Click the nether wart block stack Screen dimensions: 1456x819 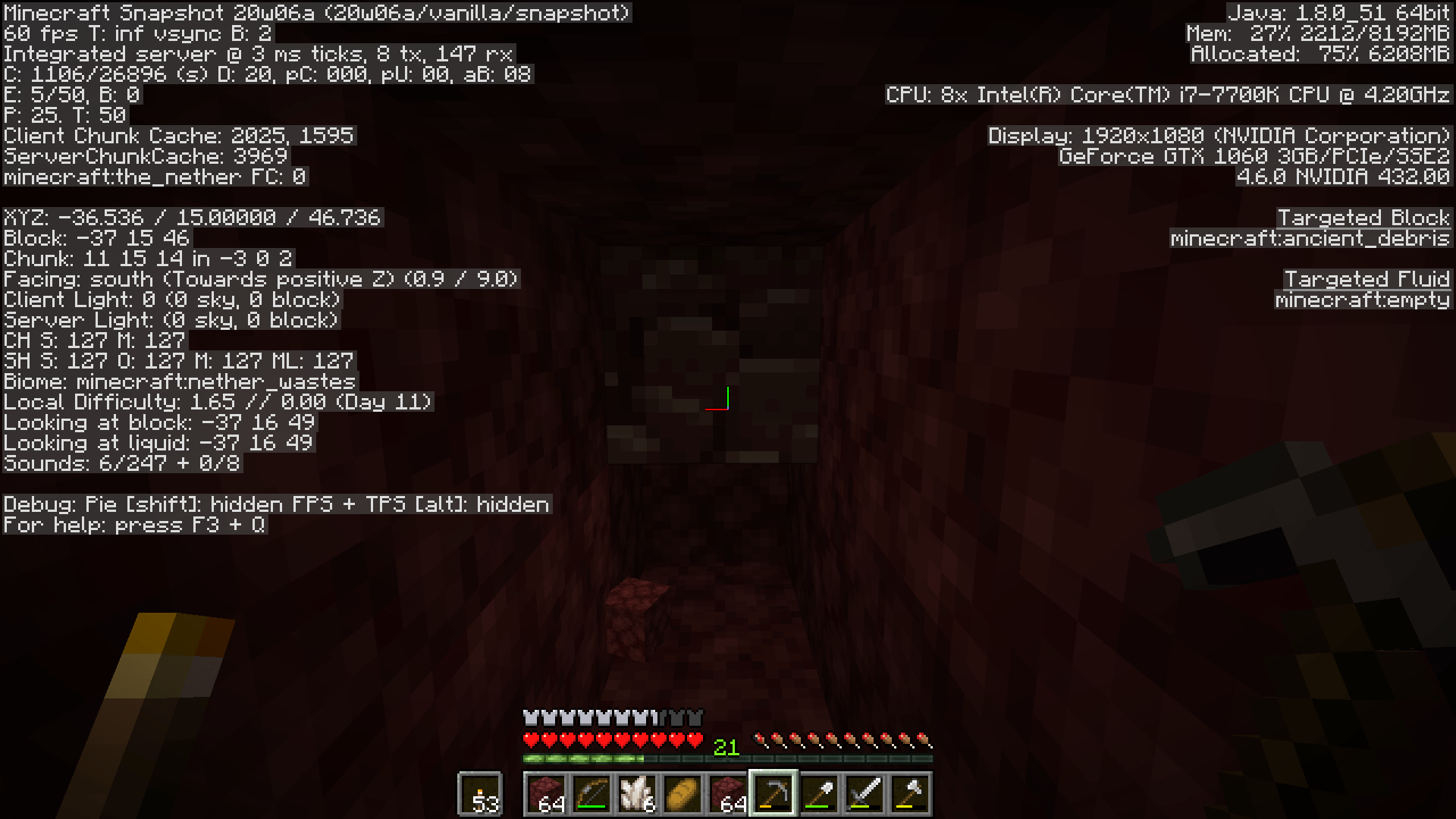pyautogui.click(x=729, y=794)
